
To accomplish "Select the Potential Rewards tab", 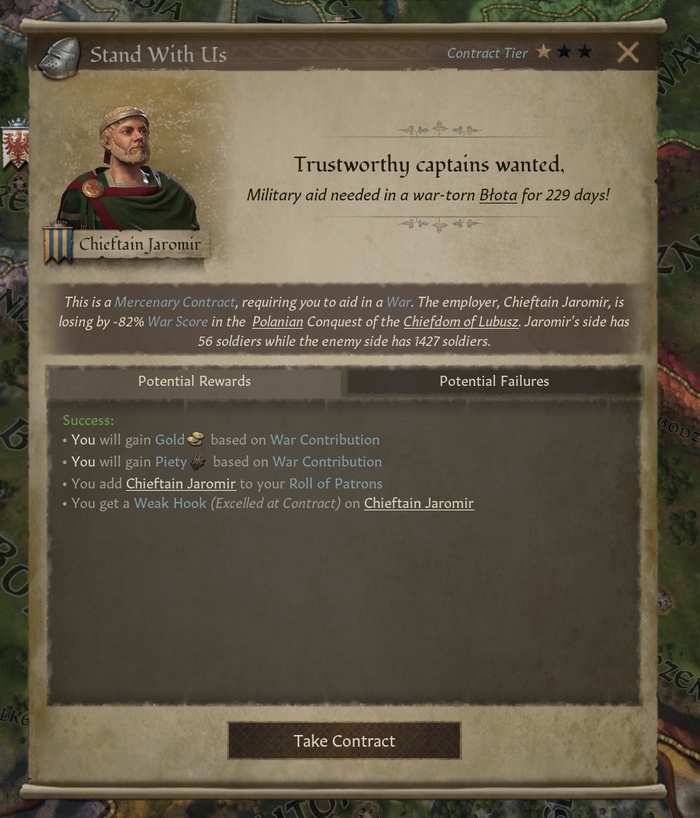I will [x=194, y=381].
